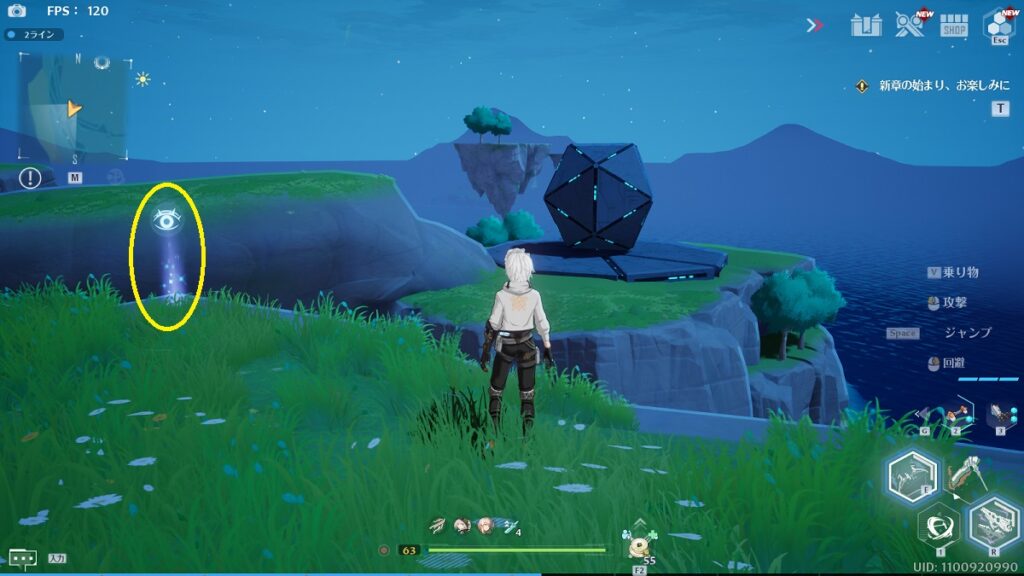Use the consumable item above F2
The image size is (1024, 576).
click(x=639, y=545)
